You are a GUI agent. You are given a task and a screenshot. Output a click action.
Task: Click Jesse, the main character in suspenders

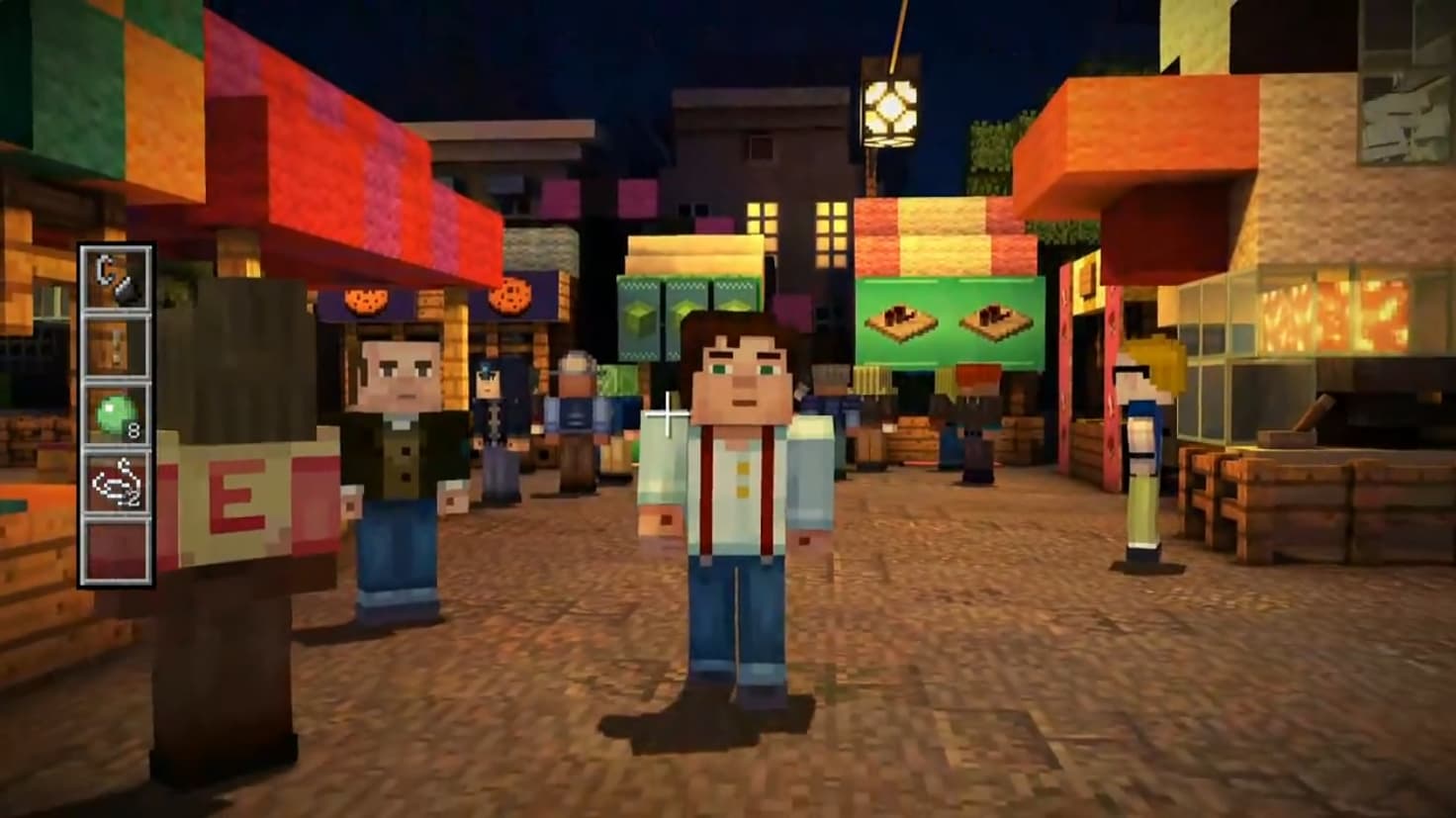pyautogui.click(x=739, y=485)
